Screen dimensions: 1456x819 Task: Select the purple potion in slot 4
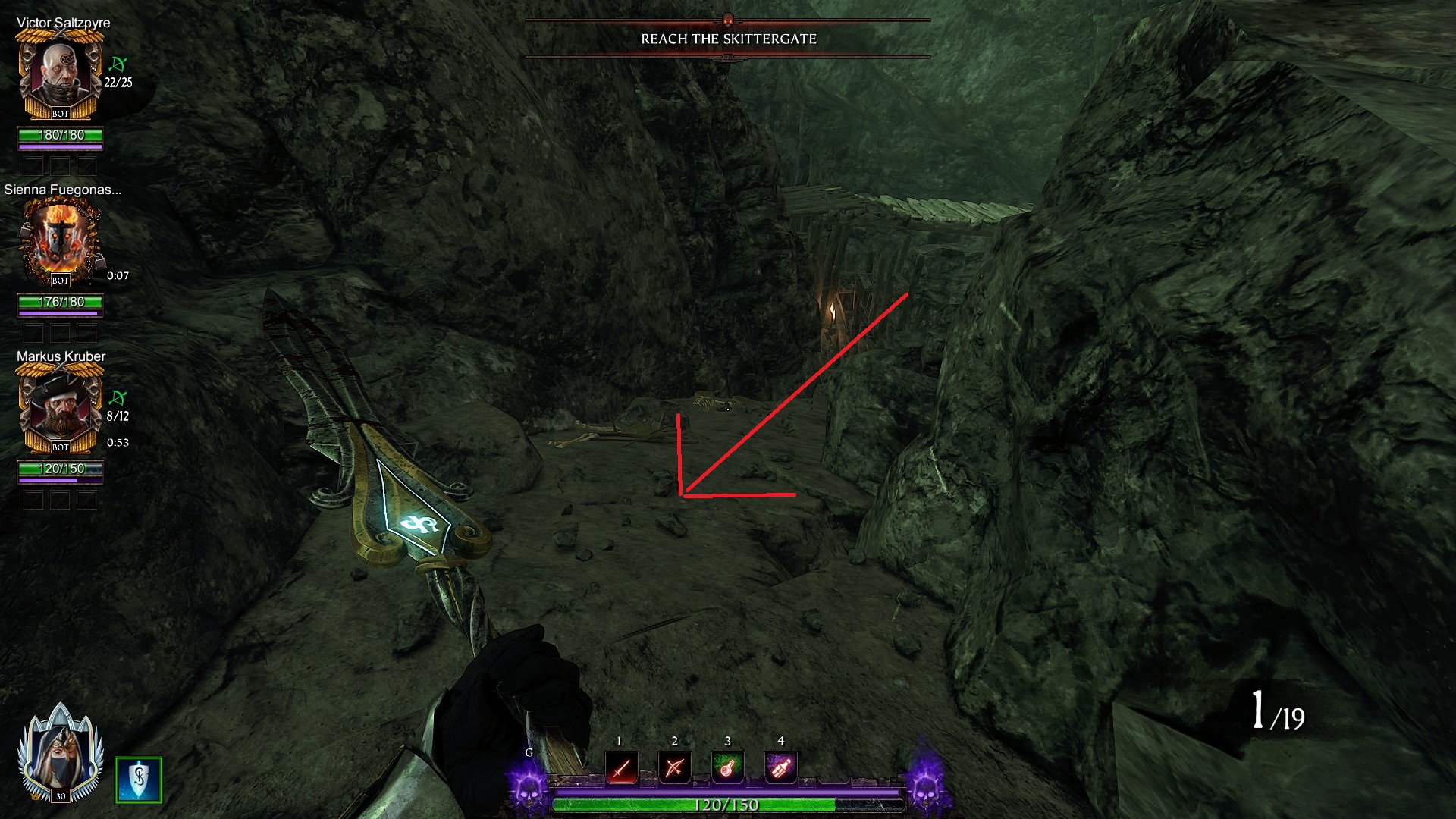point(780,768)
